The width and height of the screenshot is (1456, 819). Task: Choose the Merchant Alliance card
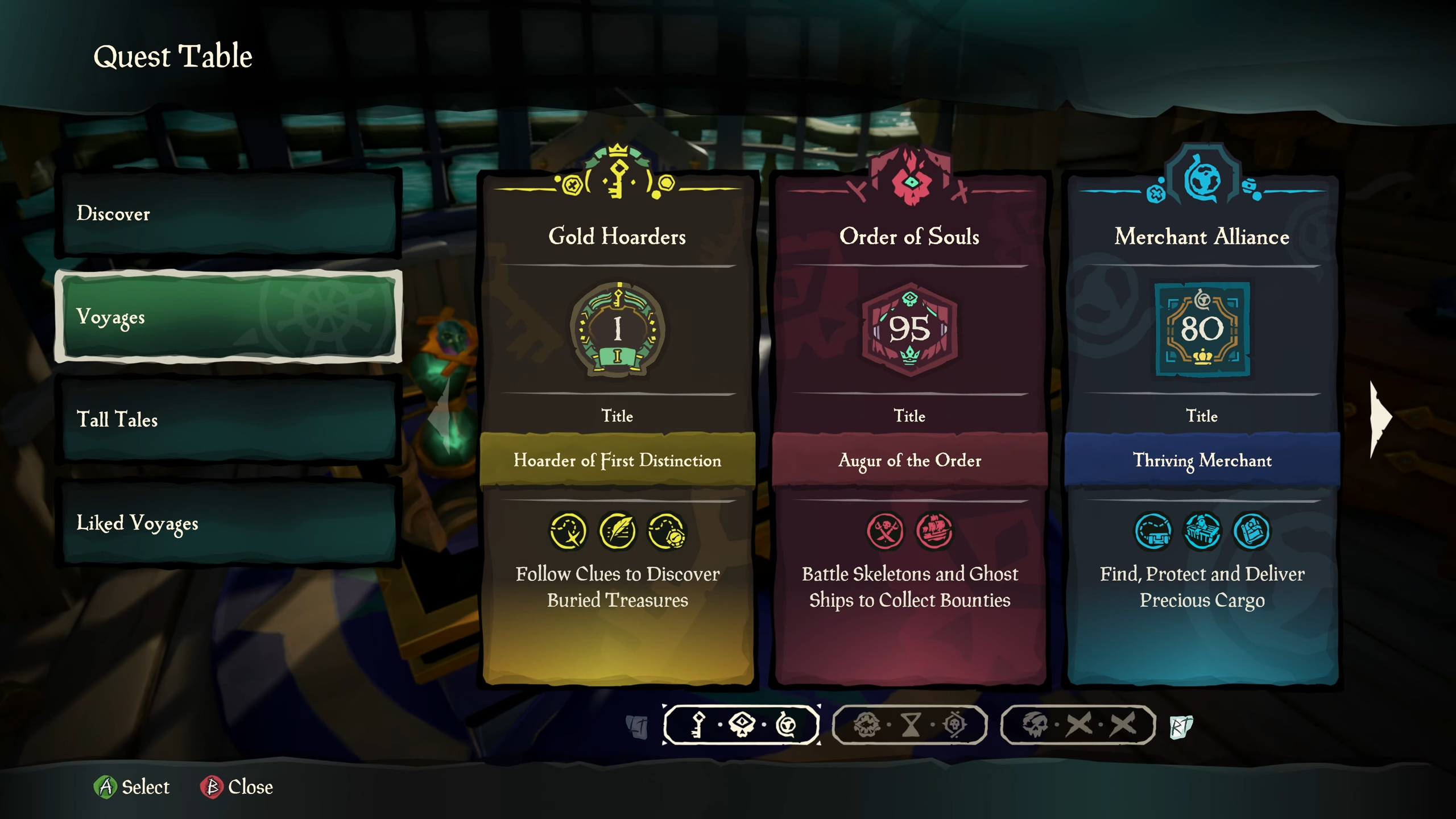coord(1202,427)
